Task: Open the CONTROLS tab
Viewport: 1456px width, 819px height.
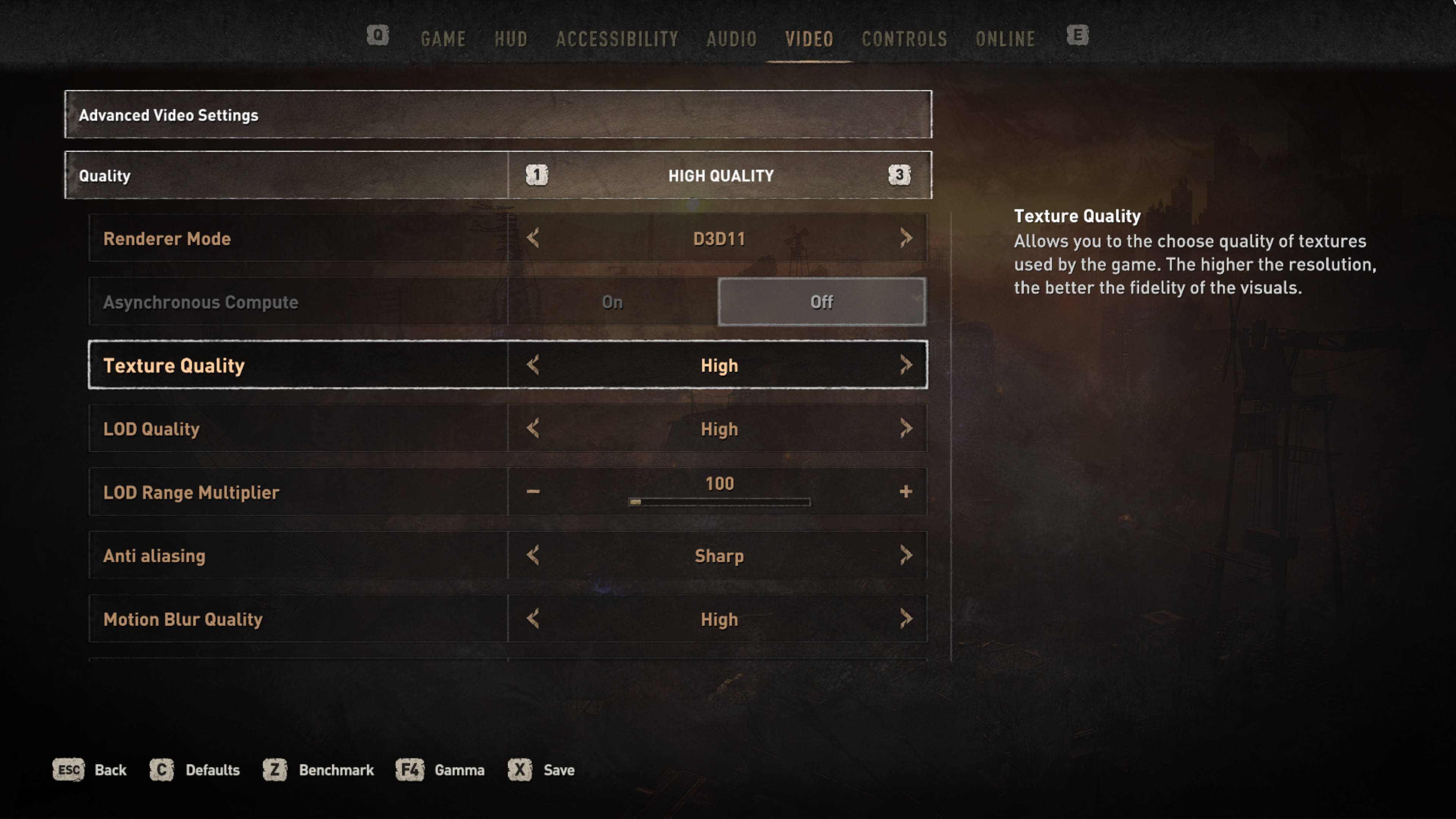Action: coord(904,39)
